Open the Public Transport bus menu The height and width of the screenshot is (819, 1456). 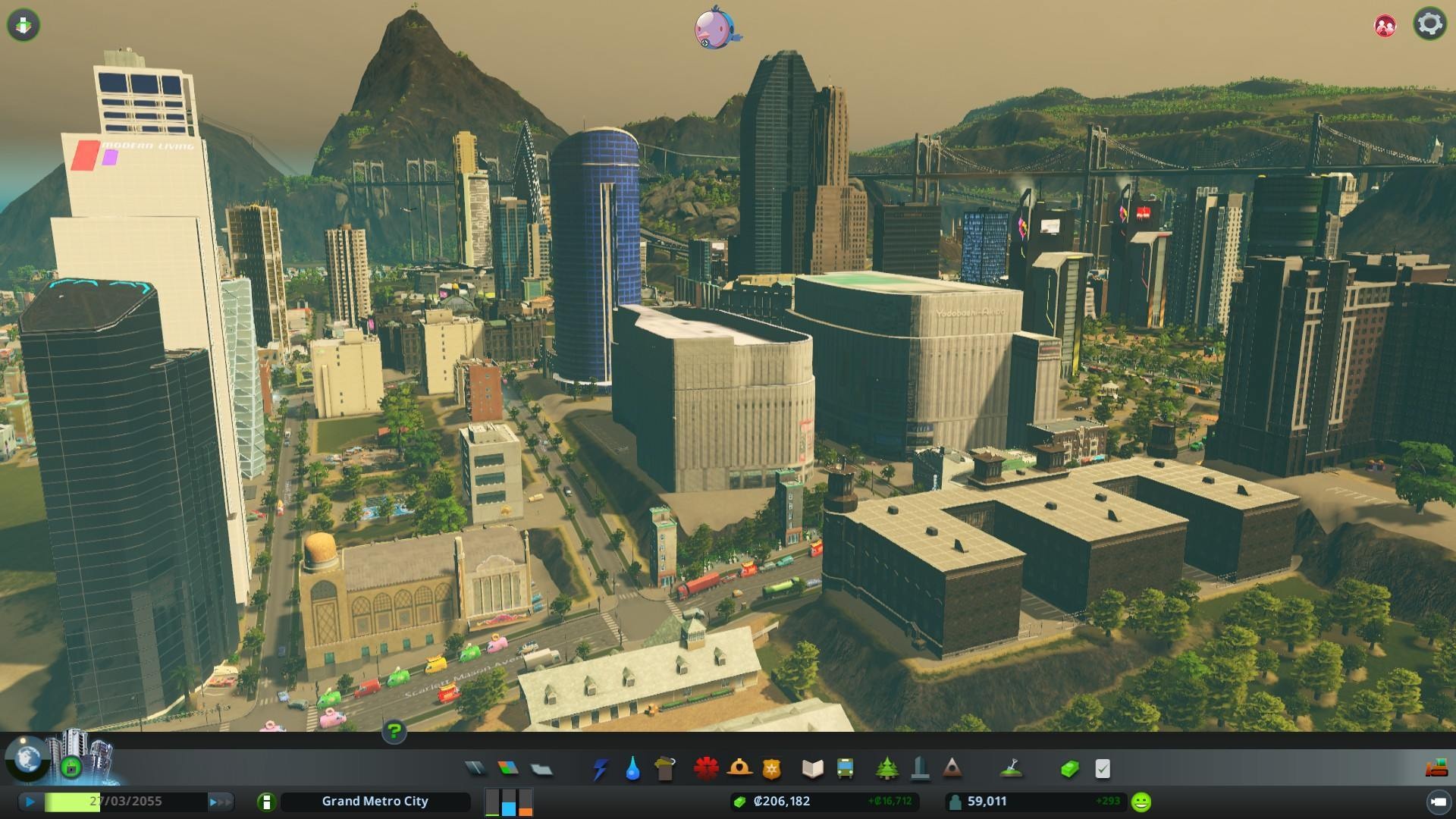point(845,769)
